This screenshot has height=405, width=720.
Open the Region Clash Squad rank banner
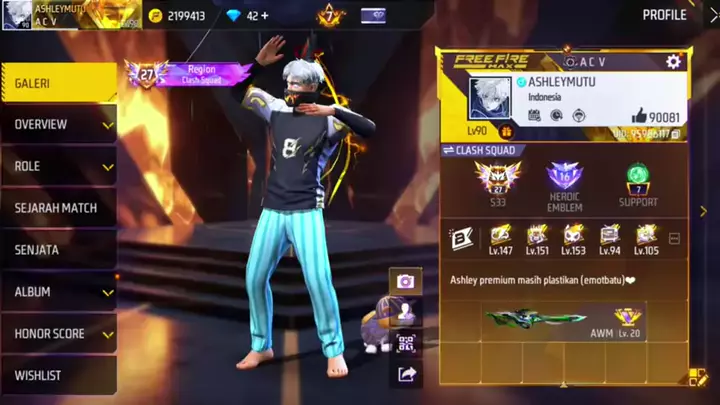coord(190,74)
